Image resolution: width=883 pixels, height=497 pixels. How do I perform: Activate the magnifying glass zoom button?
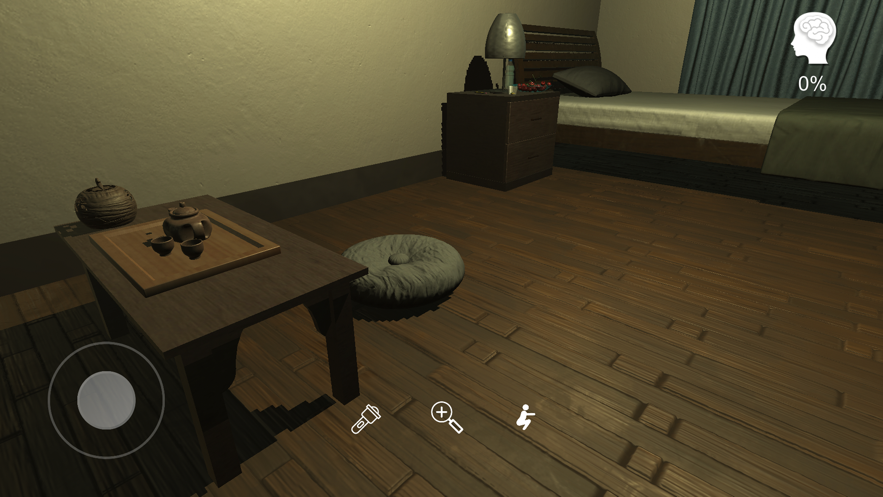(x=446, y=417)
